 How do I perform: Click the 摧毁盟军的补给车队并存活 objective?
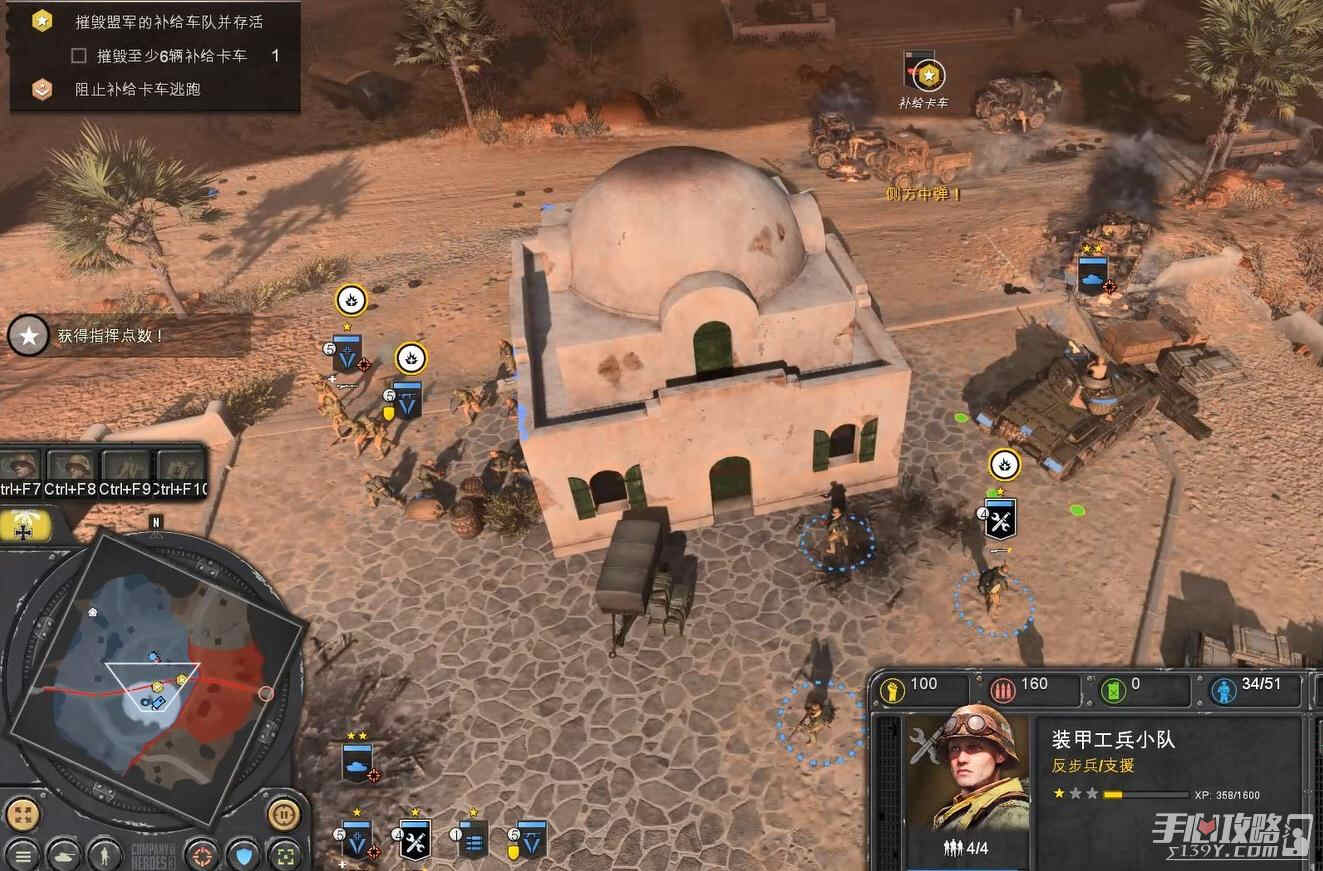pyautogui.click(x=168, y=21)
